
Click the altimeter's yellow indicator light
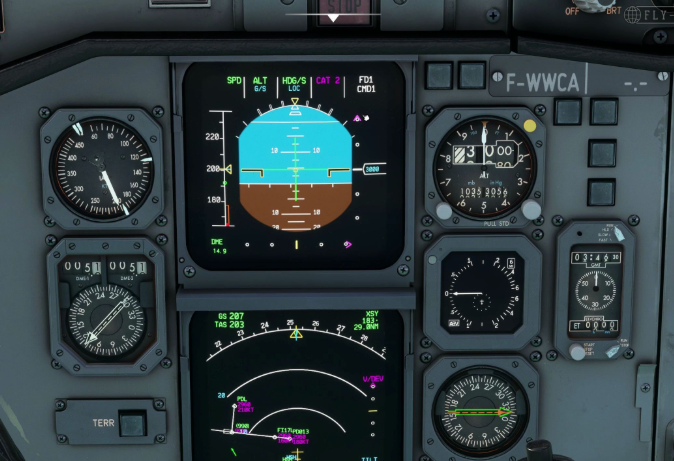(529, 126)
